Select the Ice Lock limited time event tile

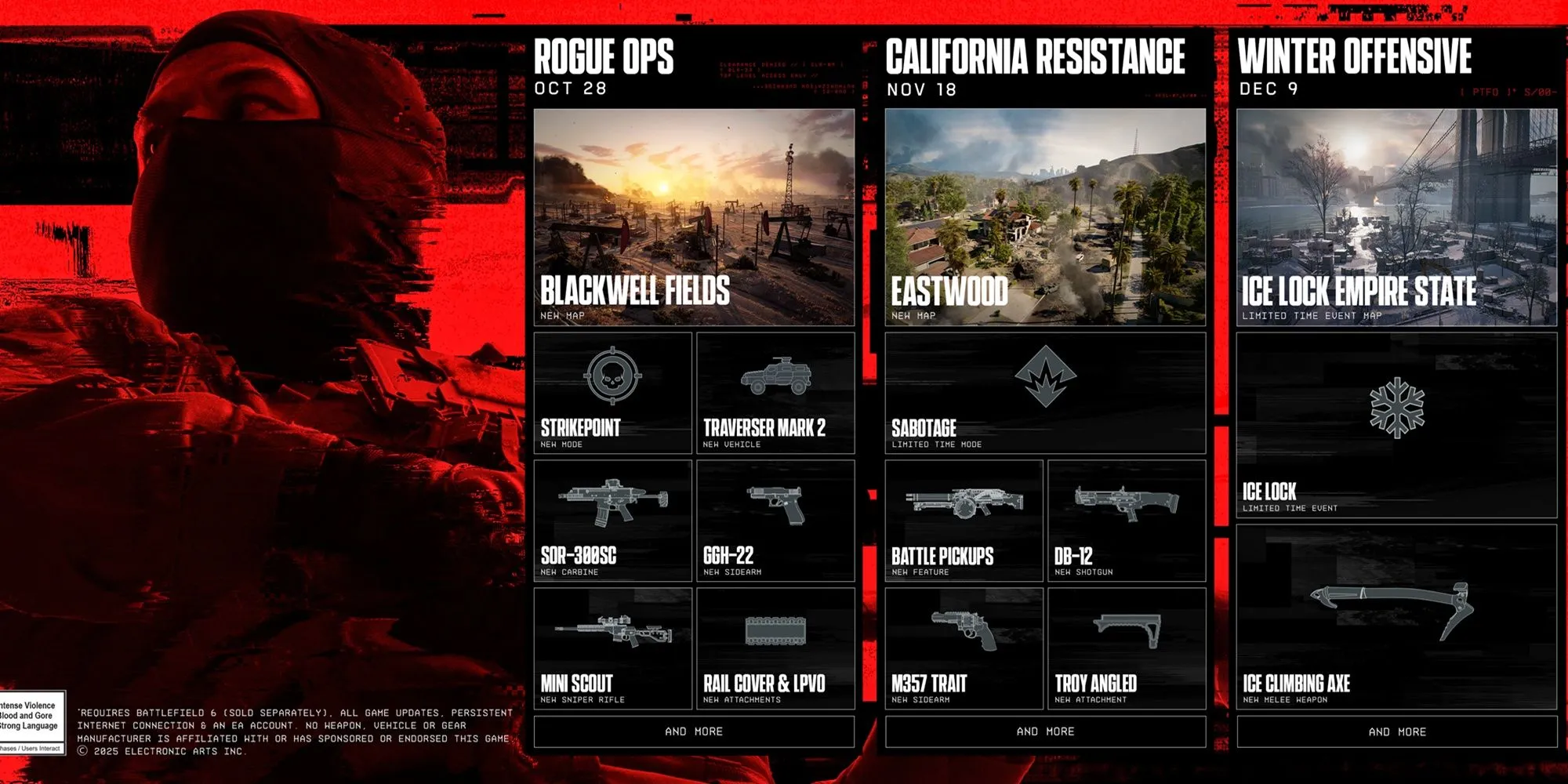[1396, 425]
